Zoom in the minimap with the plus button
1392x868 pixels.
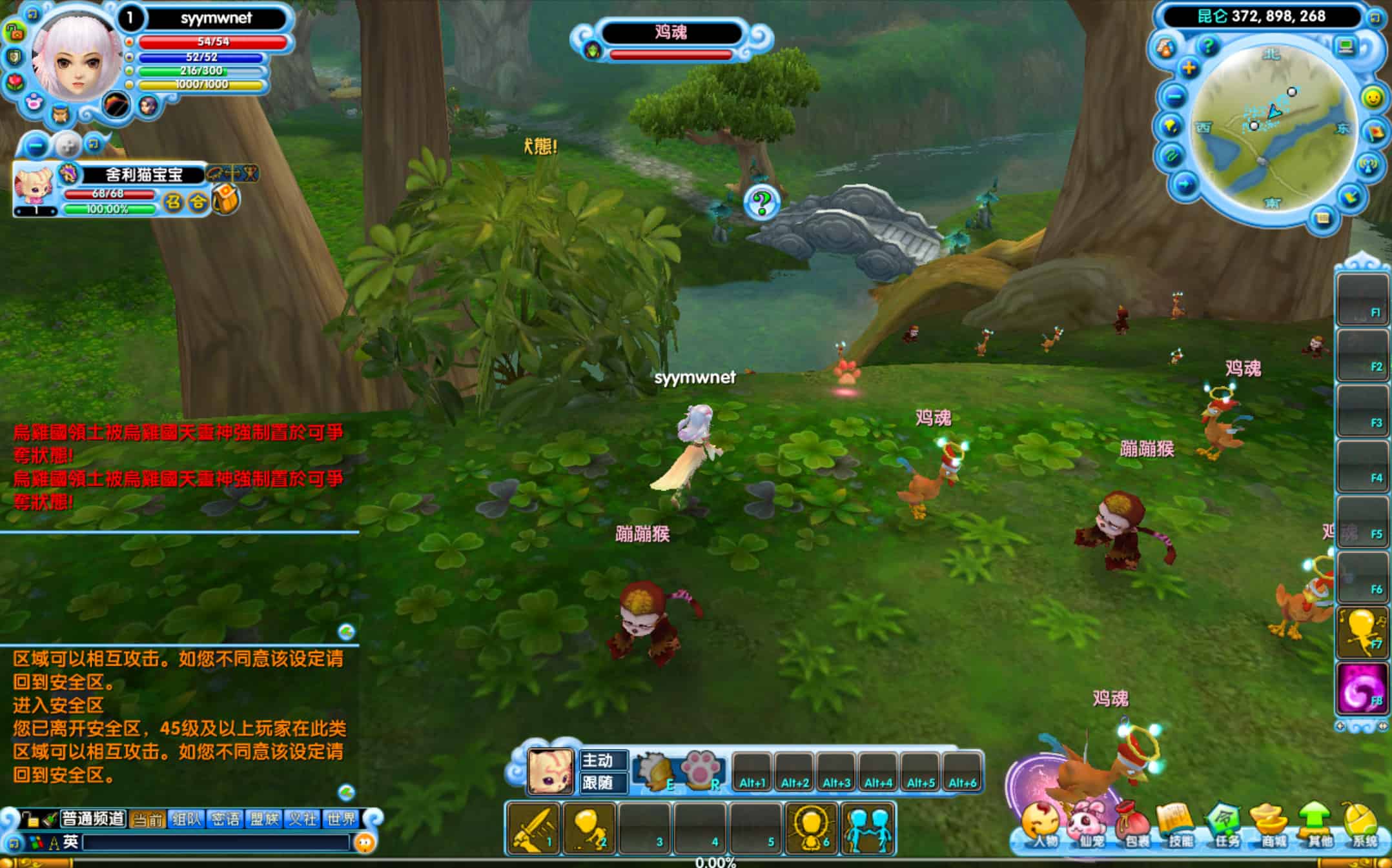[1189, 68]
